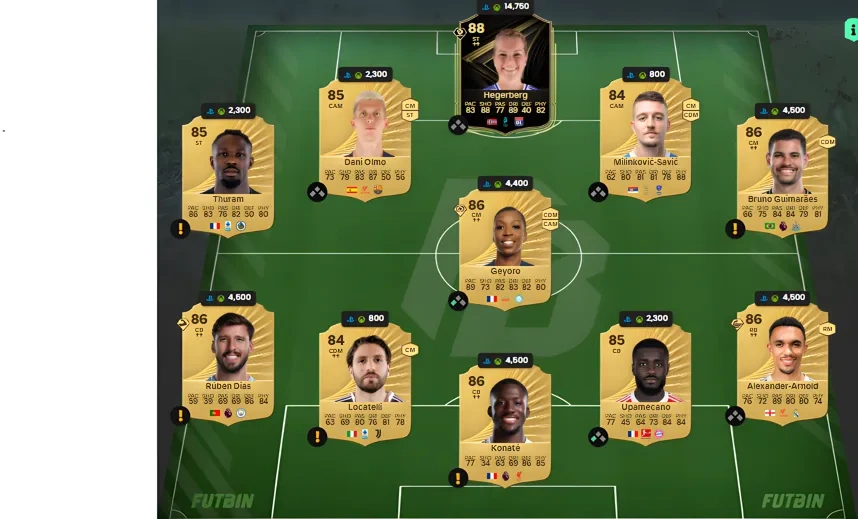Click the chemistry icon beside Milinkovic-Savic
The image size is (858, 519).
click(x=598, y=192)
